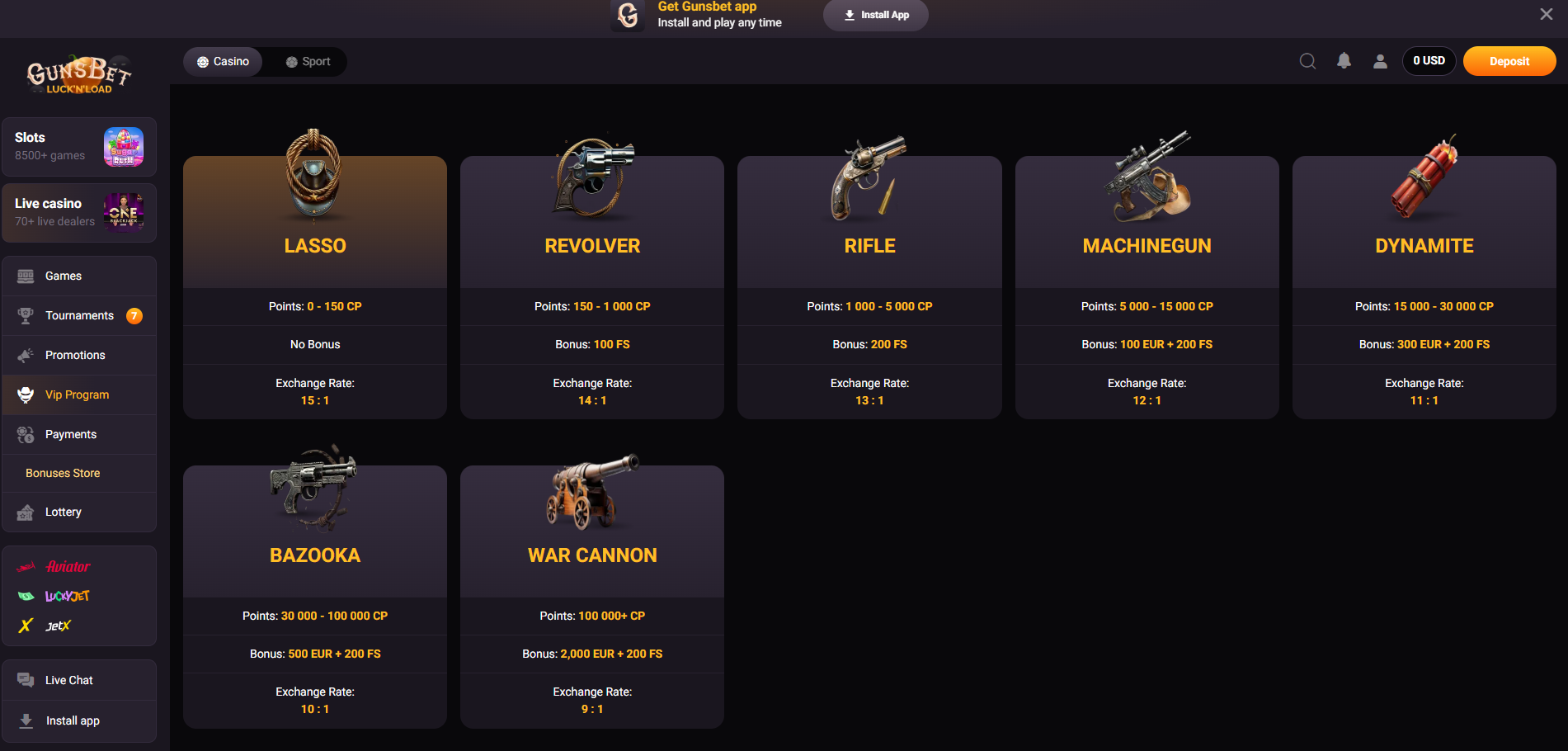Choose the 0 USD balance button

click(1429, 61)
